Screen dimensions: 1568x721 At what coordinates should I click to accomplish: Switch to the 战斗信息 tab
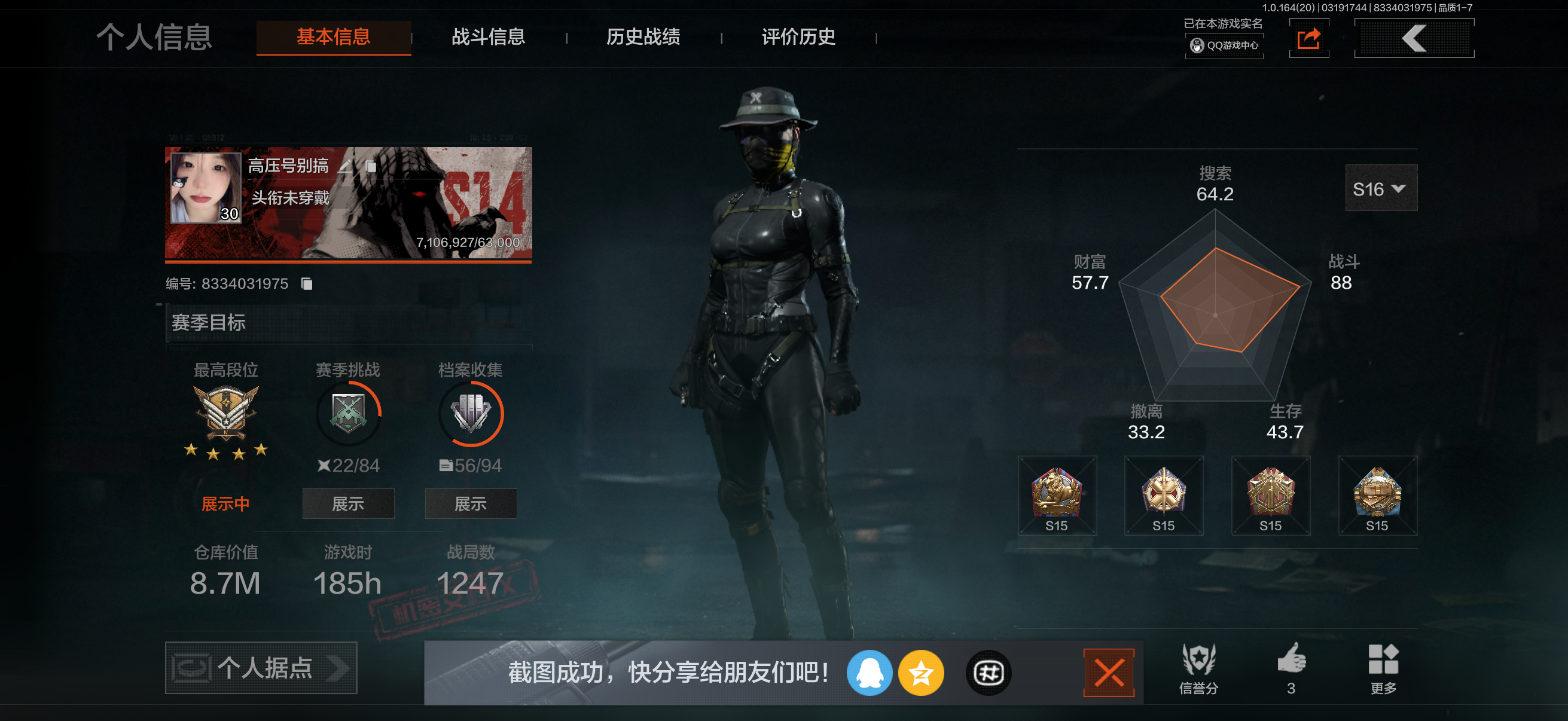(487, 37)
